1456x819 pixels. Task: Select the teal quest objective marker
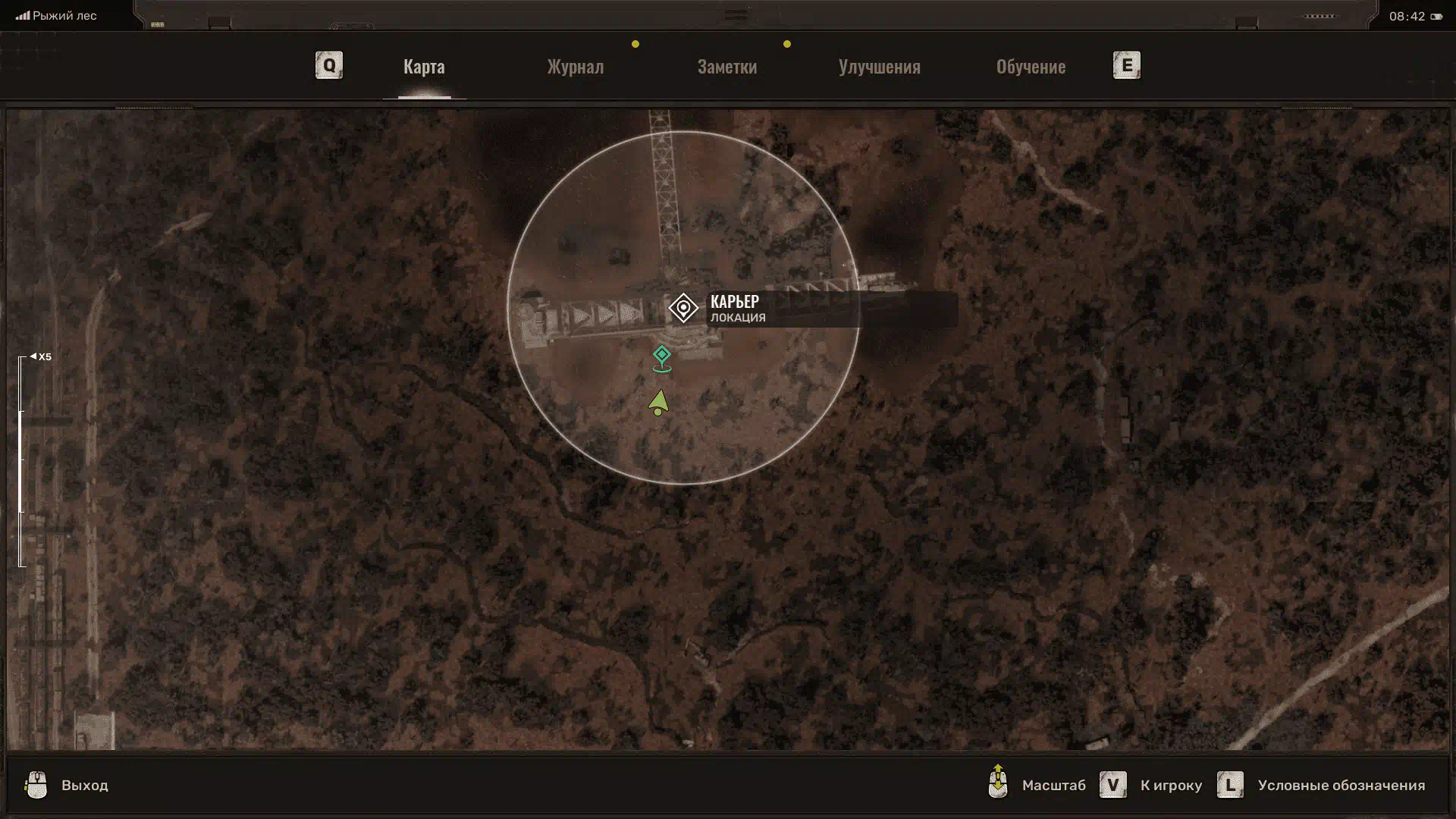662,357
